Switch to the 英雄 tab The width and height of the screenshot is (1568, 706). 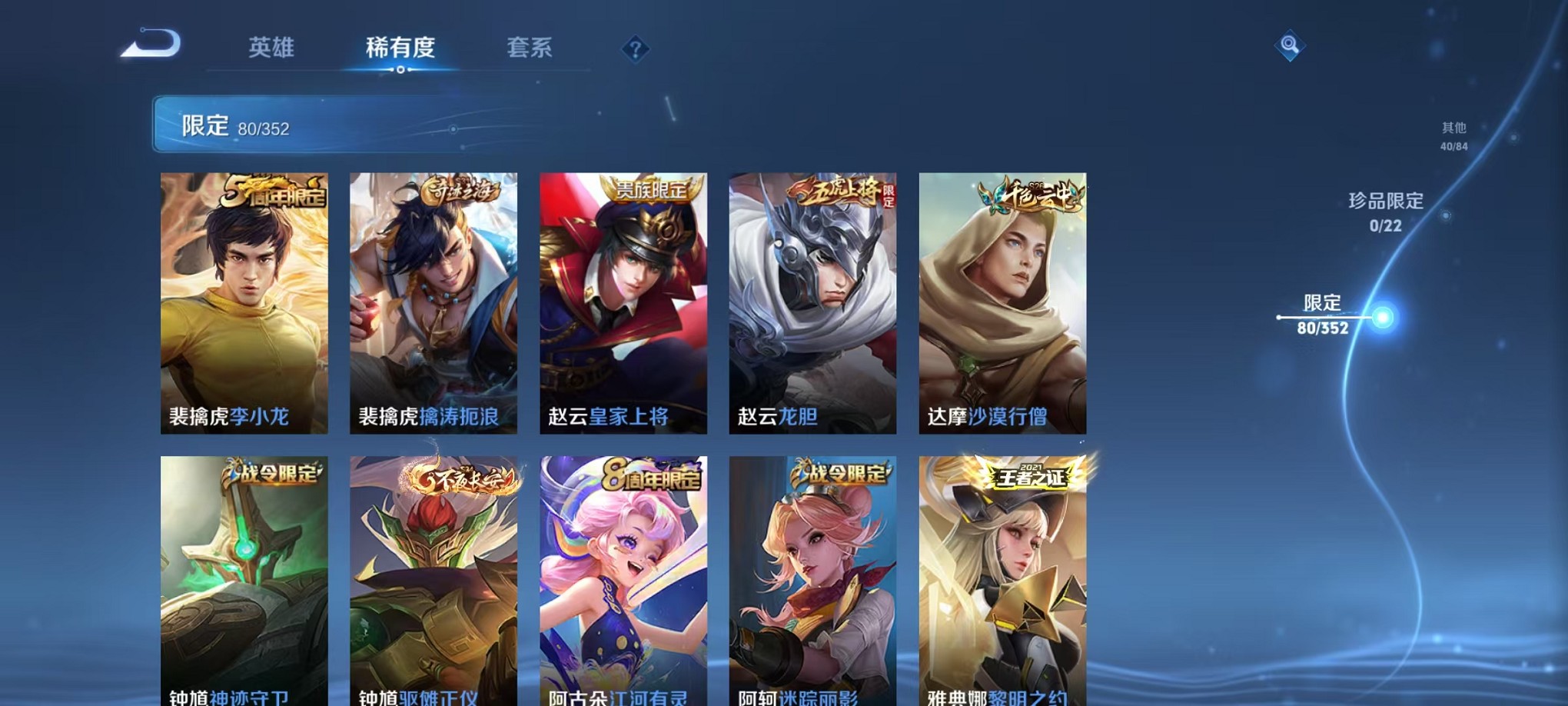tap(271, 48)
